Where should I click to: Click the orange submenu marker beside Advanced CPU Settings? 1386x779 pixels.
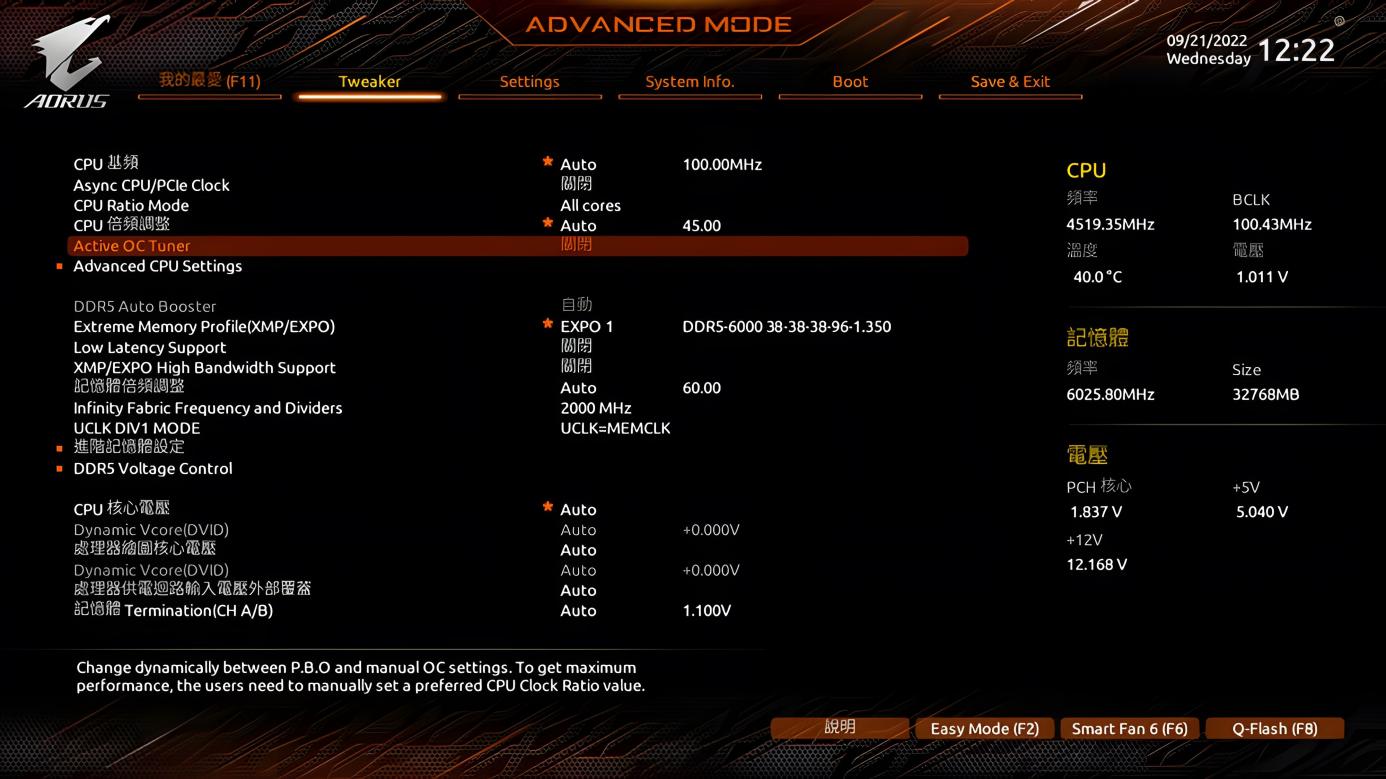pos(57,266)
